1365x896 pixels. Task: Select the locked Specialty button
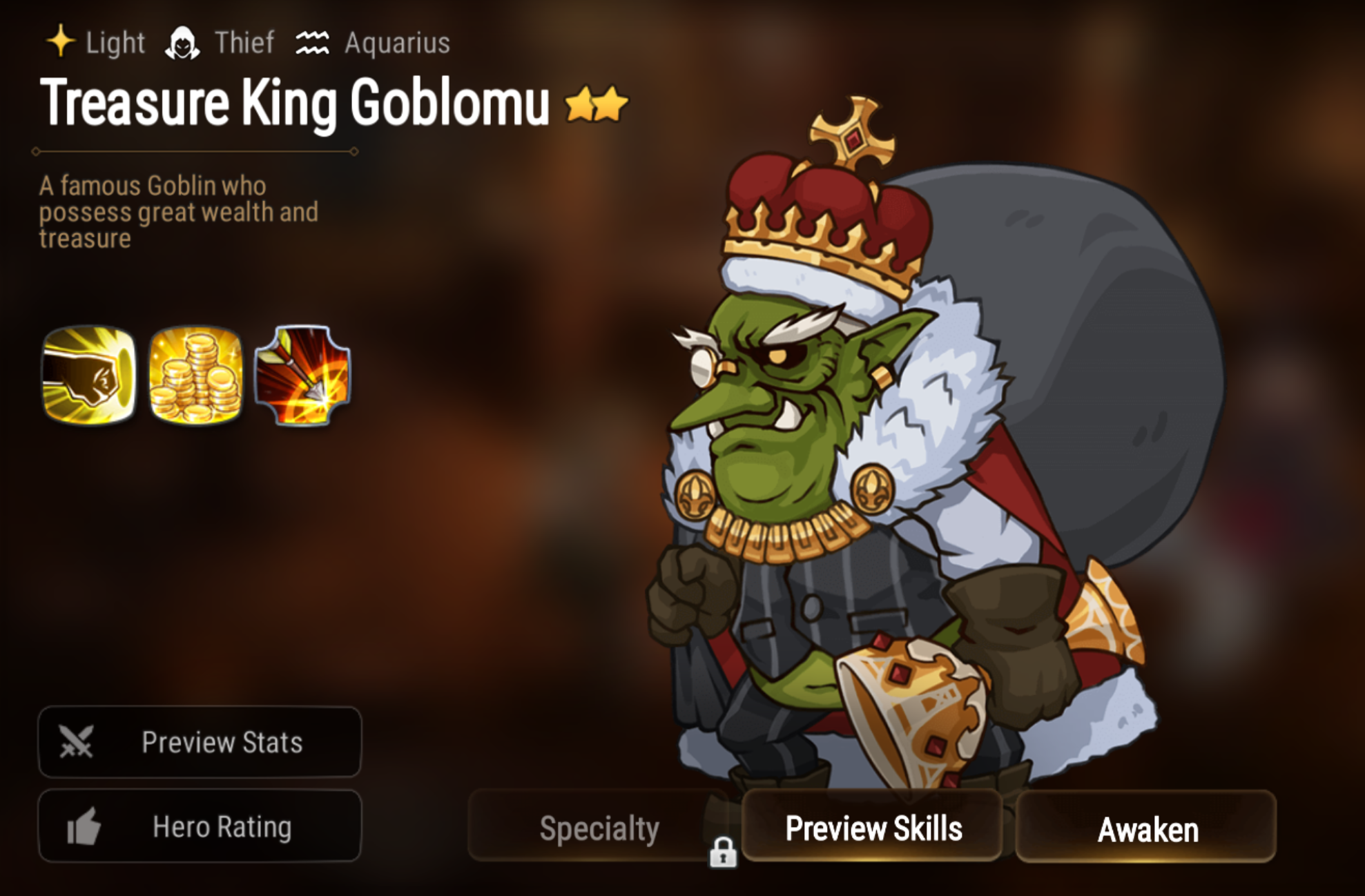599,828
